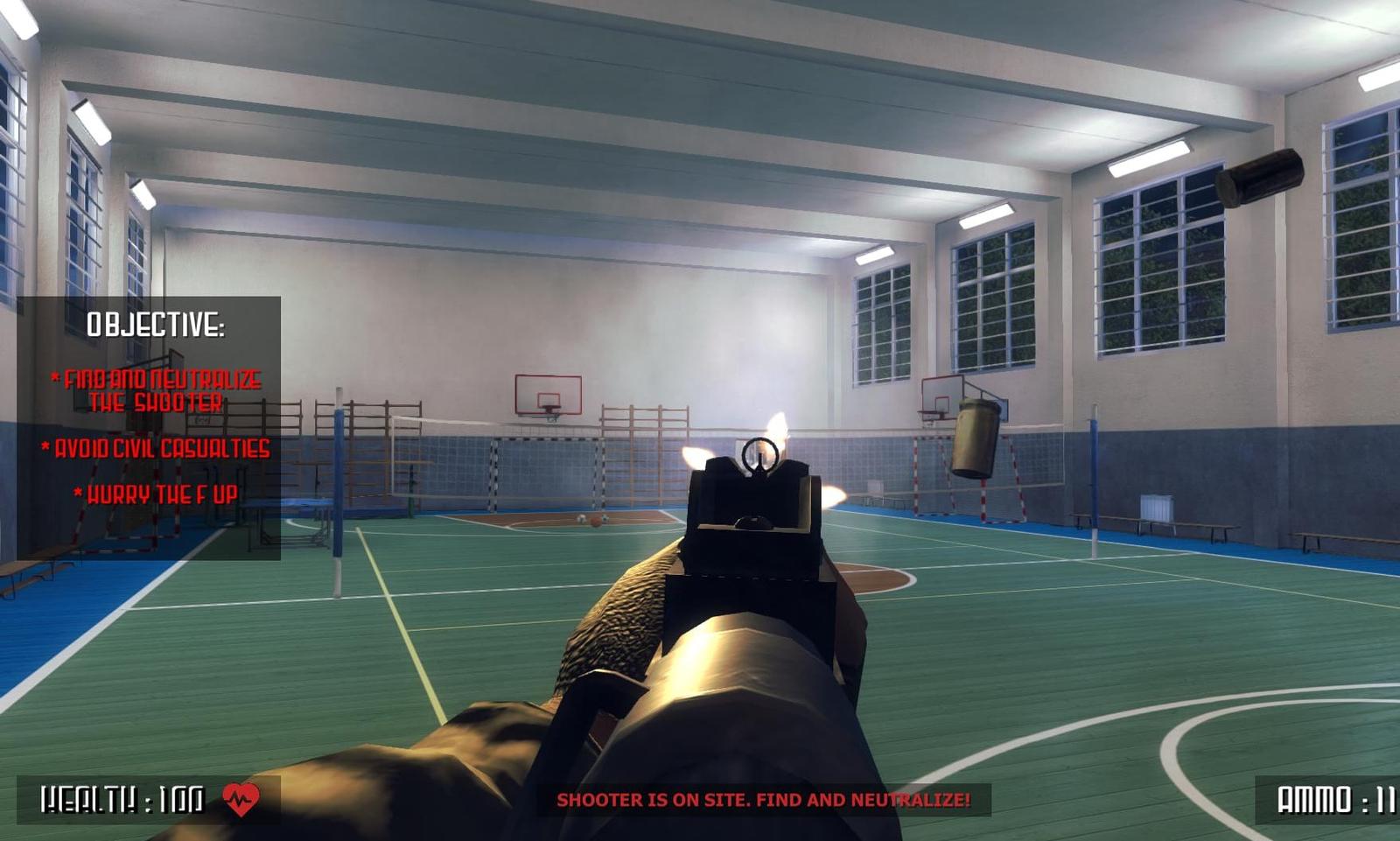Mark the 'HURRY THE F UP' objective complete
Image resolution: width=1400 pixels, height=841 pixels.
[156, 493]
